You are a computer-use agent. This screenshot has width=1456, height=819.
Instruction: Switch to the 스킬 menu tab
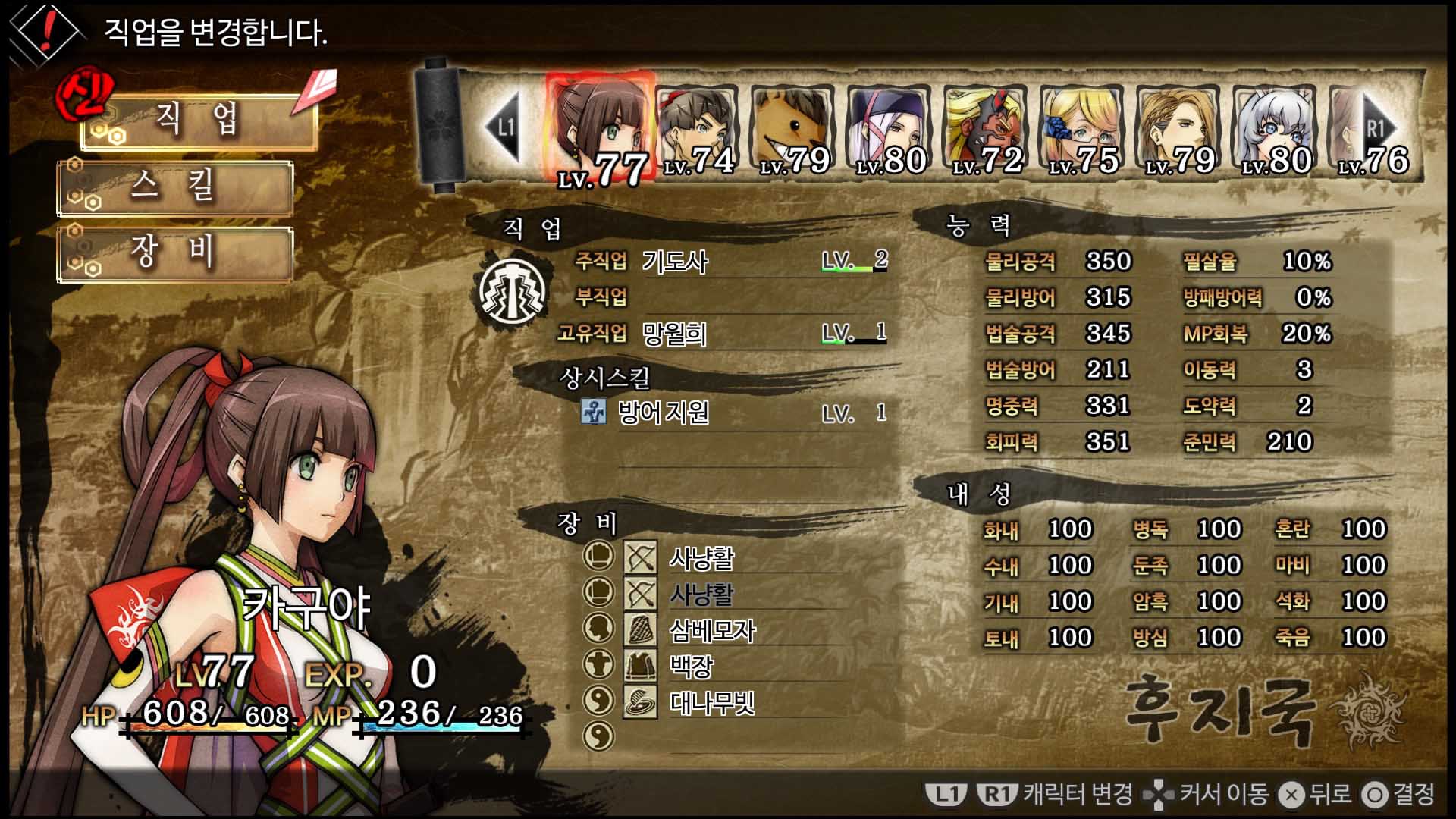(x=176, y=190)
